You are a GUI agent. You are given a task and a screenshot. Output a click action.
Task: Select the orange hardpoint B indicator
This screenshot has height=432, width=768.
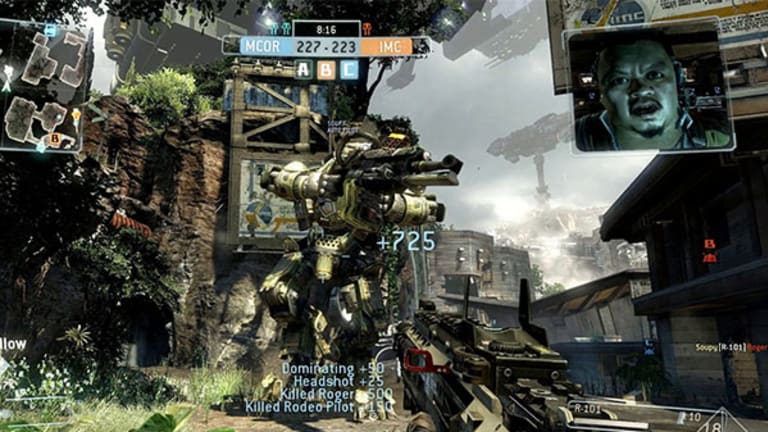(326, 69)
